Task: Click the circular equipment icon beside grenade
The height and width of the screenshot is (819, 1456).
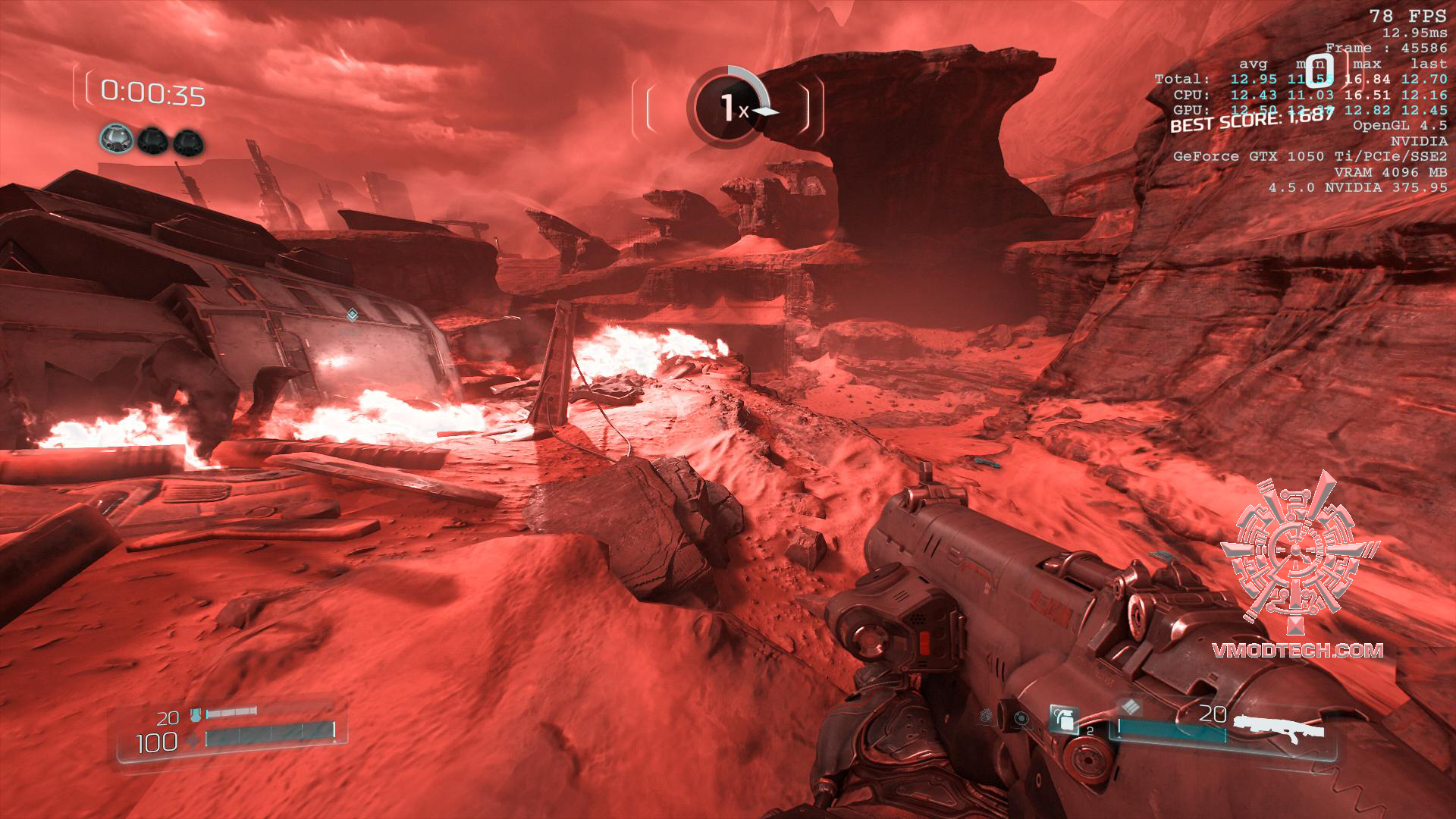Action: (x=1021, y=717)
